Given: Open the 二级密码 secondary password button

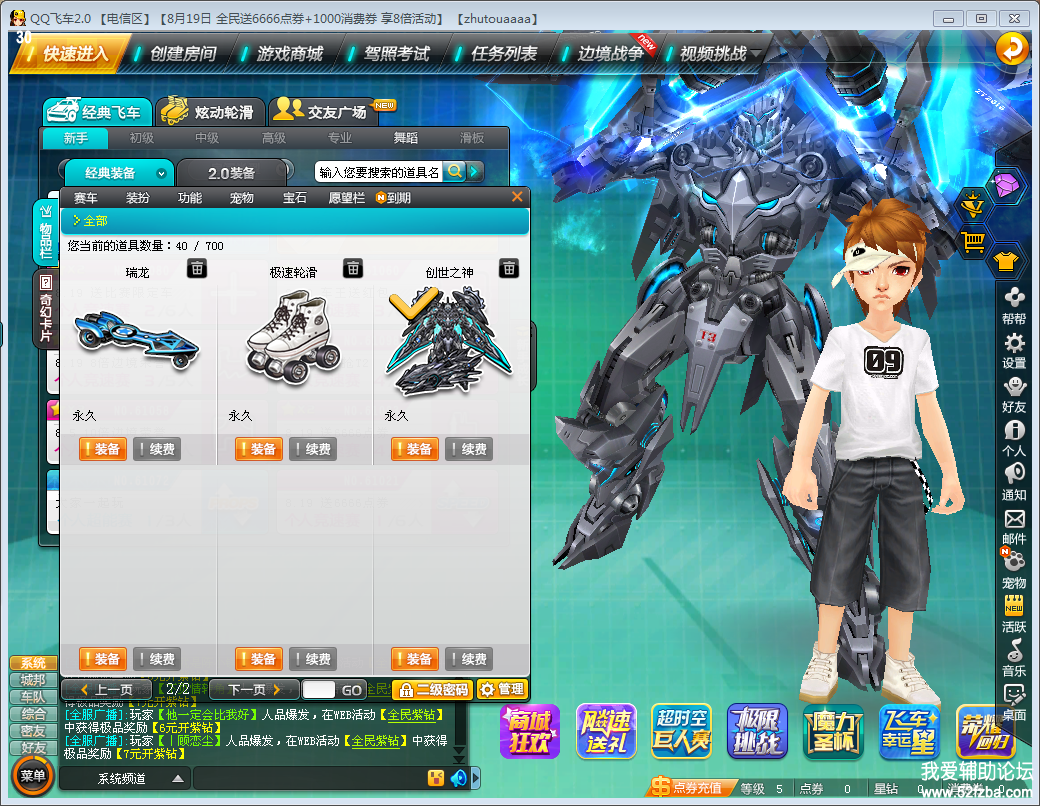Looking at the screenshot, I should click(432, 689).
